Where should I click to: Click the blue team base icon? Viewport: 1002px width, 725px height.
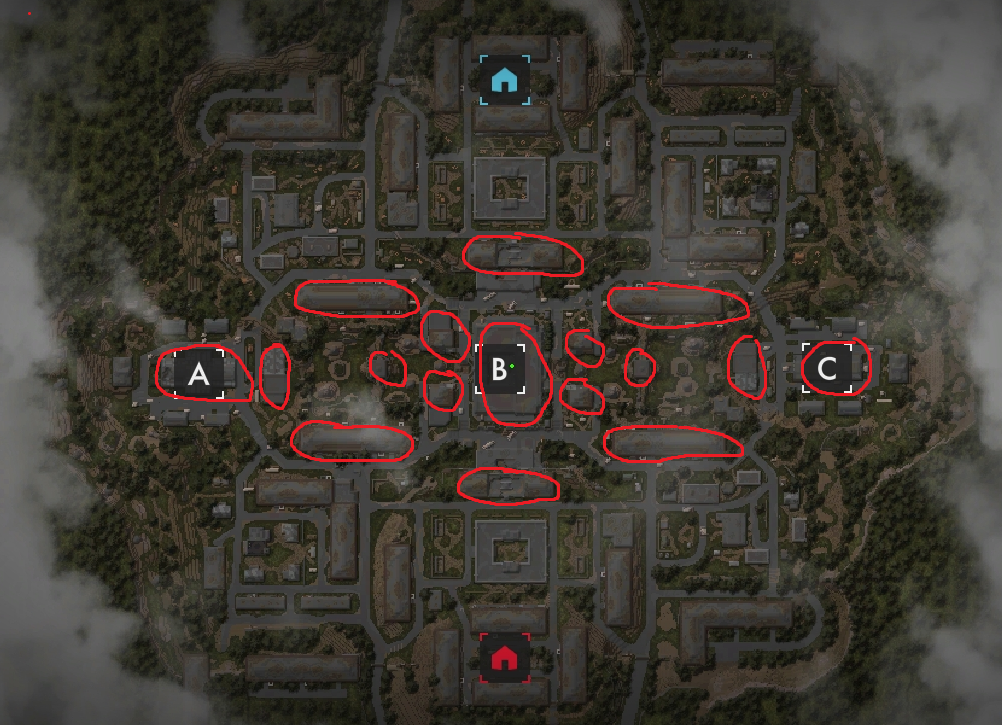(505, 79)
